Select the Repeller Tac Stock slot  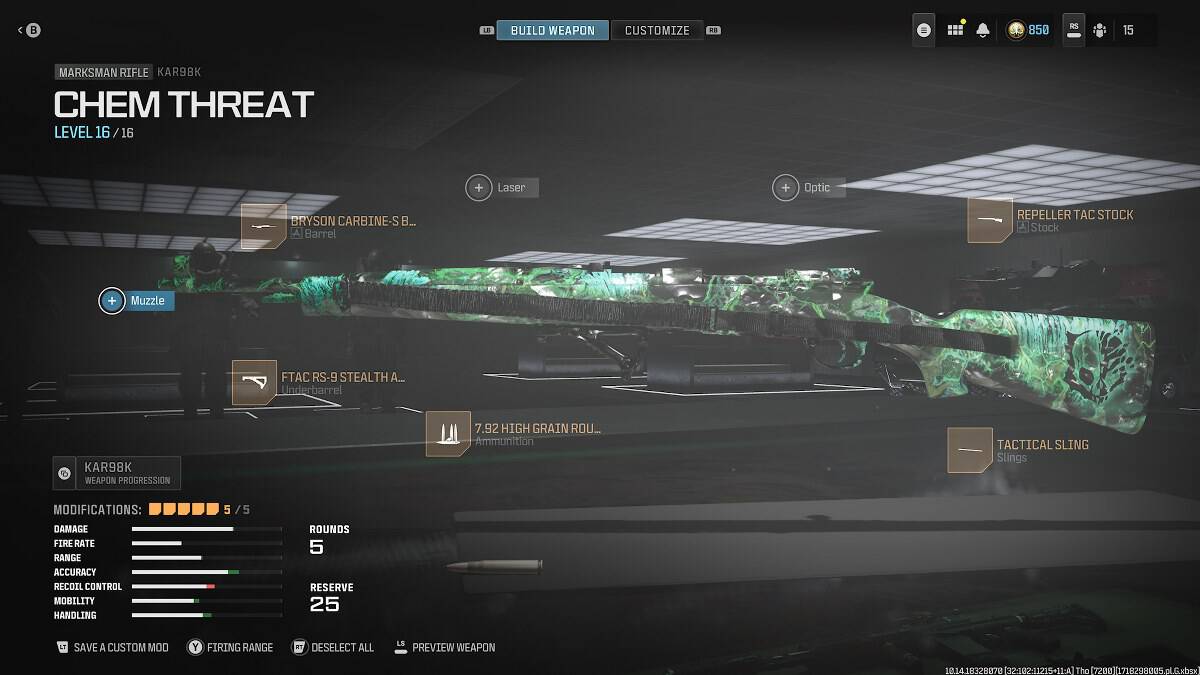(990, 220)
